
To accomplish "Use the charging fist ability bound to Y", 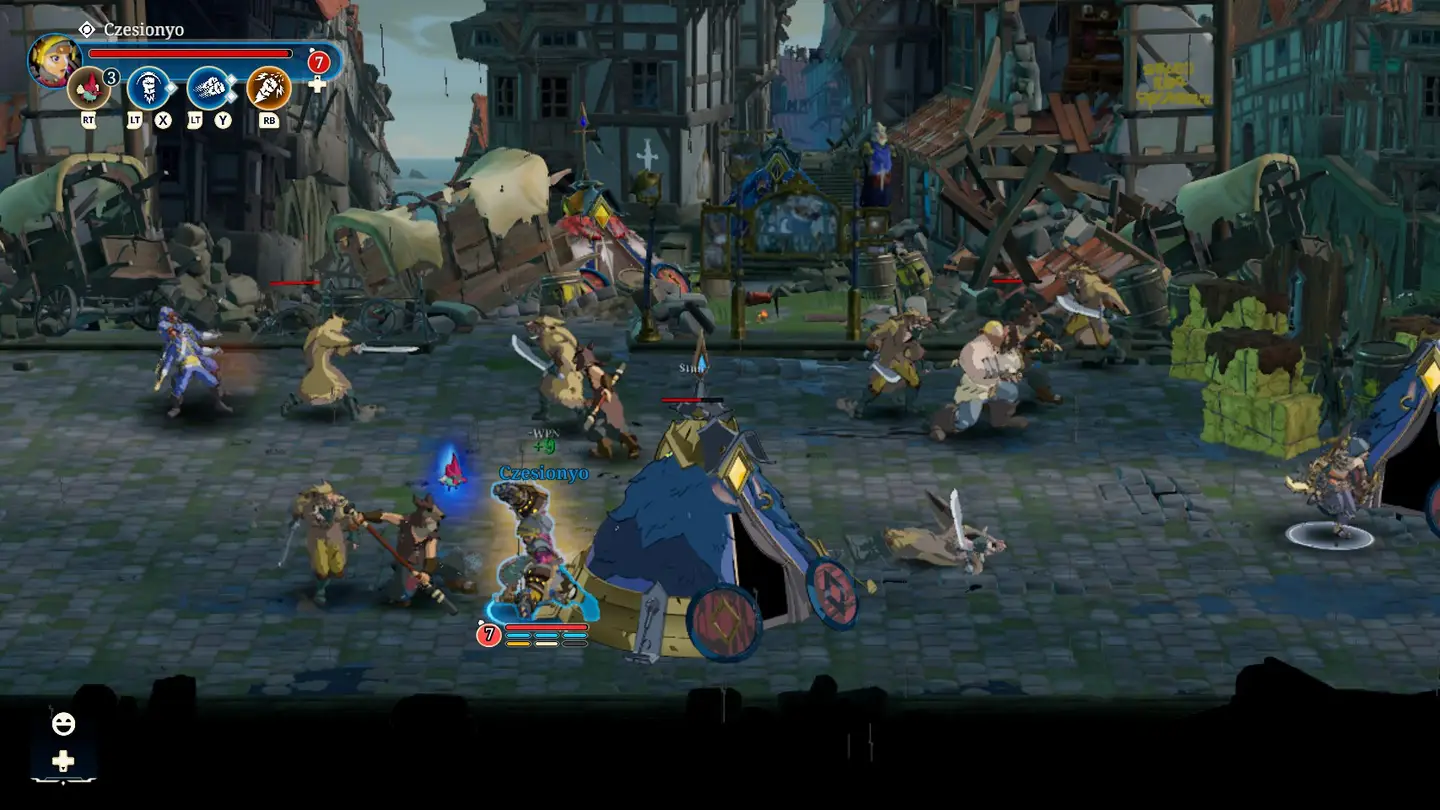I will point(211,87).
